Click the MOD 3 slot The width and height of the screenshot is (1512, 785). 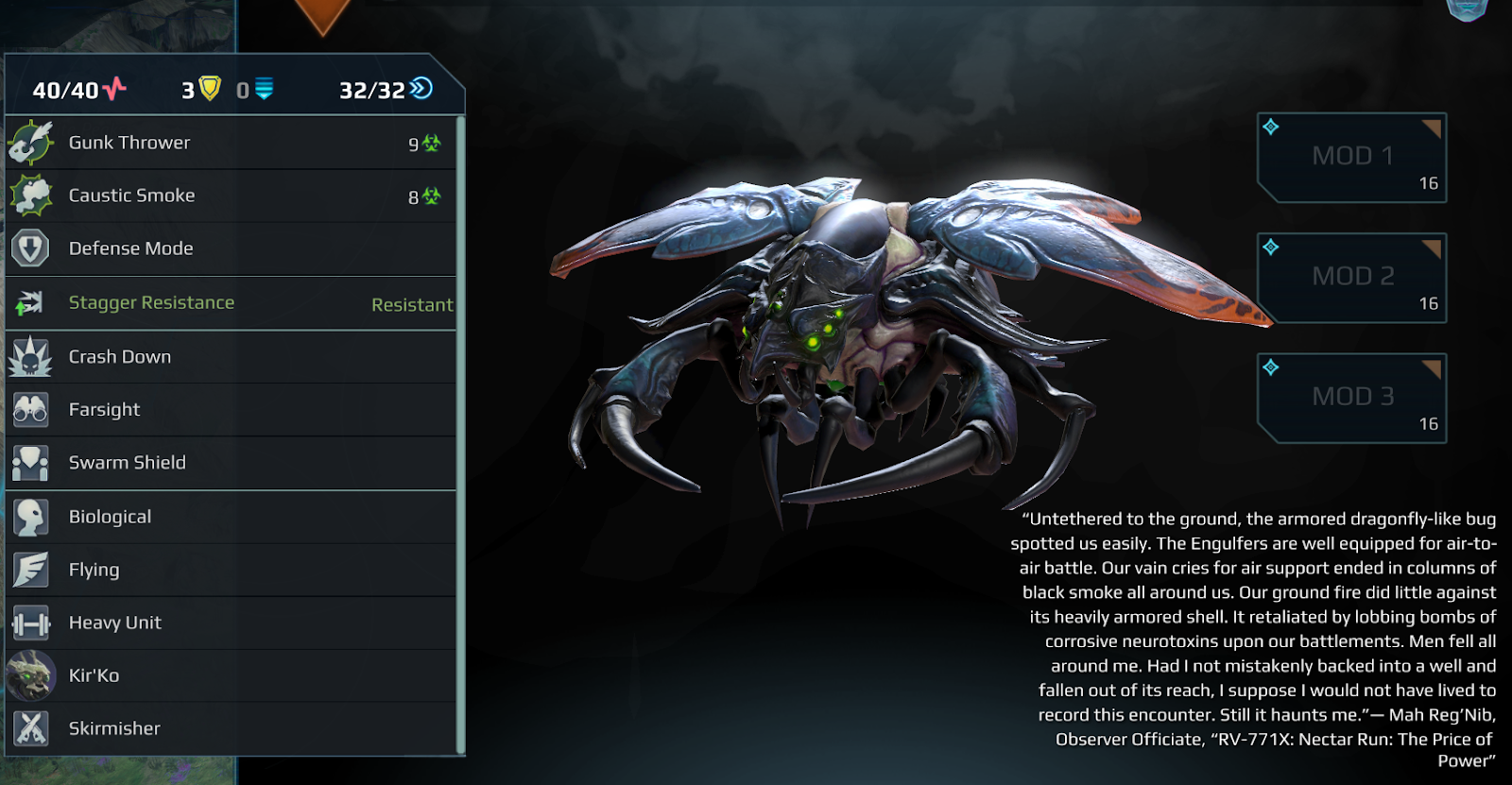1351,398
